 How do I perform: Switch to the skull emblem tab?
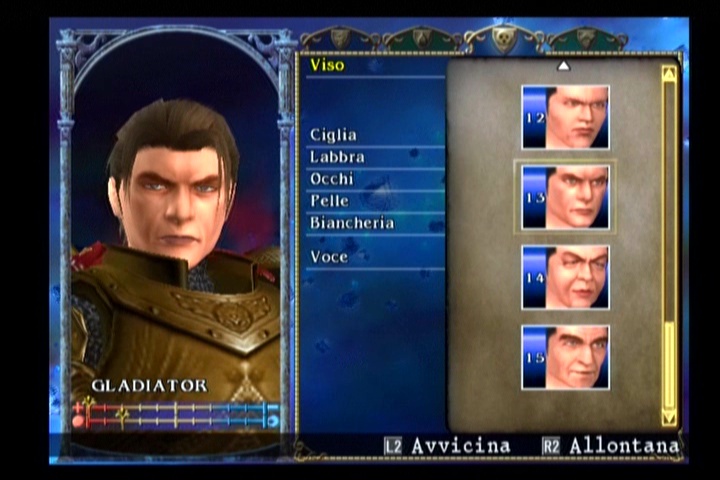[x=504, y=37]
